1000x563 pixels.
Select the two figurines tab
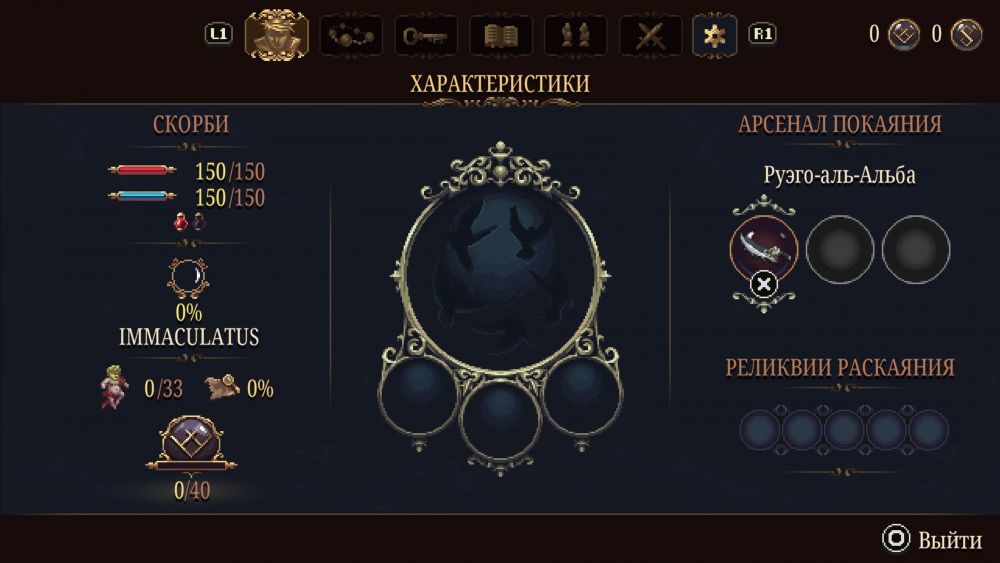tap(575, 36)
